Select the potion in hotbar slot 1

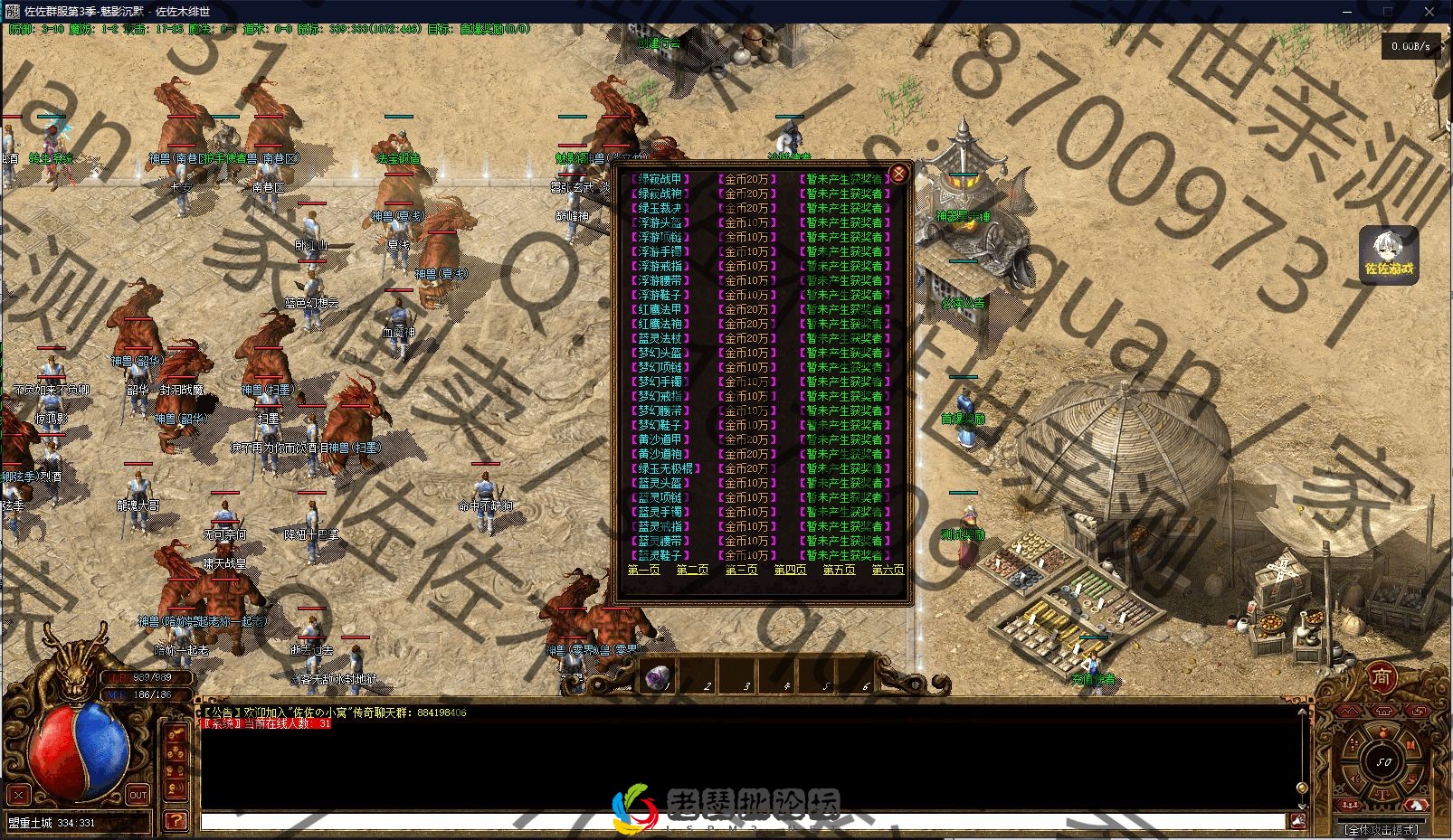[x=659, y=676]
